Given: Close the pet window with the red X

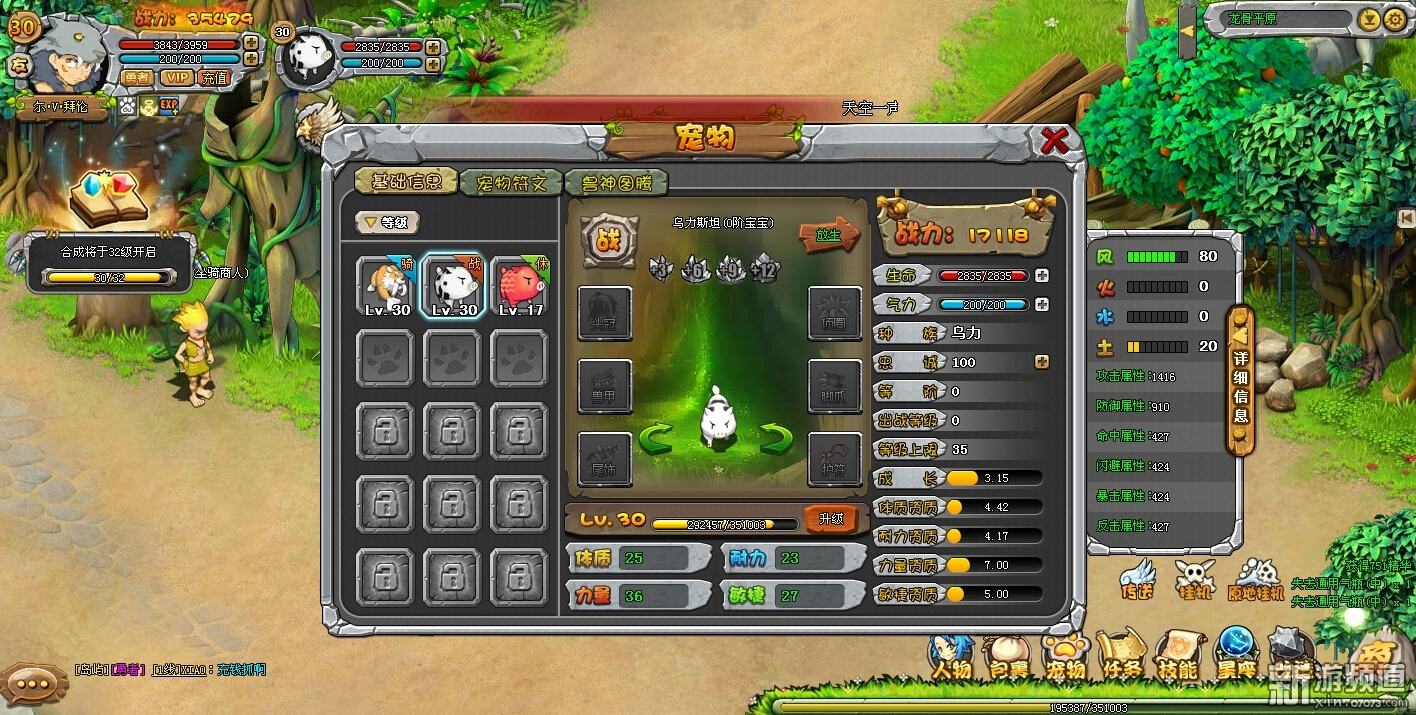Looking at the screenshot, I should 1054,140.
